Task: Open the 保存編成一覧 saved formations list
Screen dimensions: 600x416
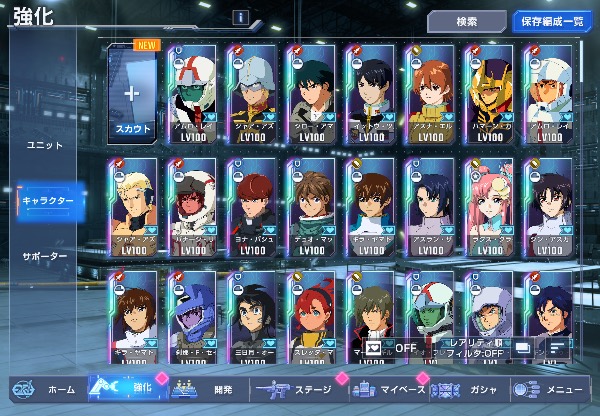Action: click(550, 21)
